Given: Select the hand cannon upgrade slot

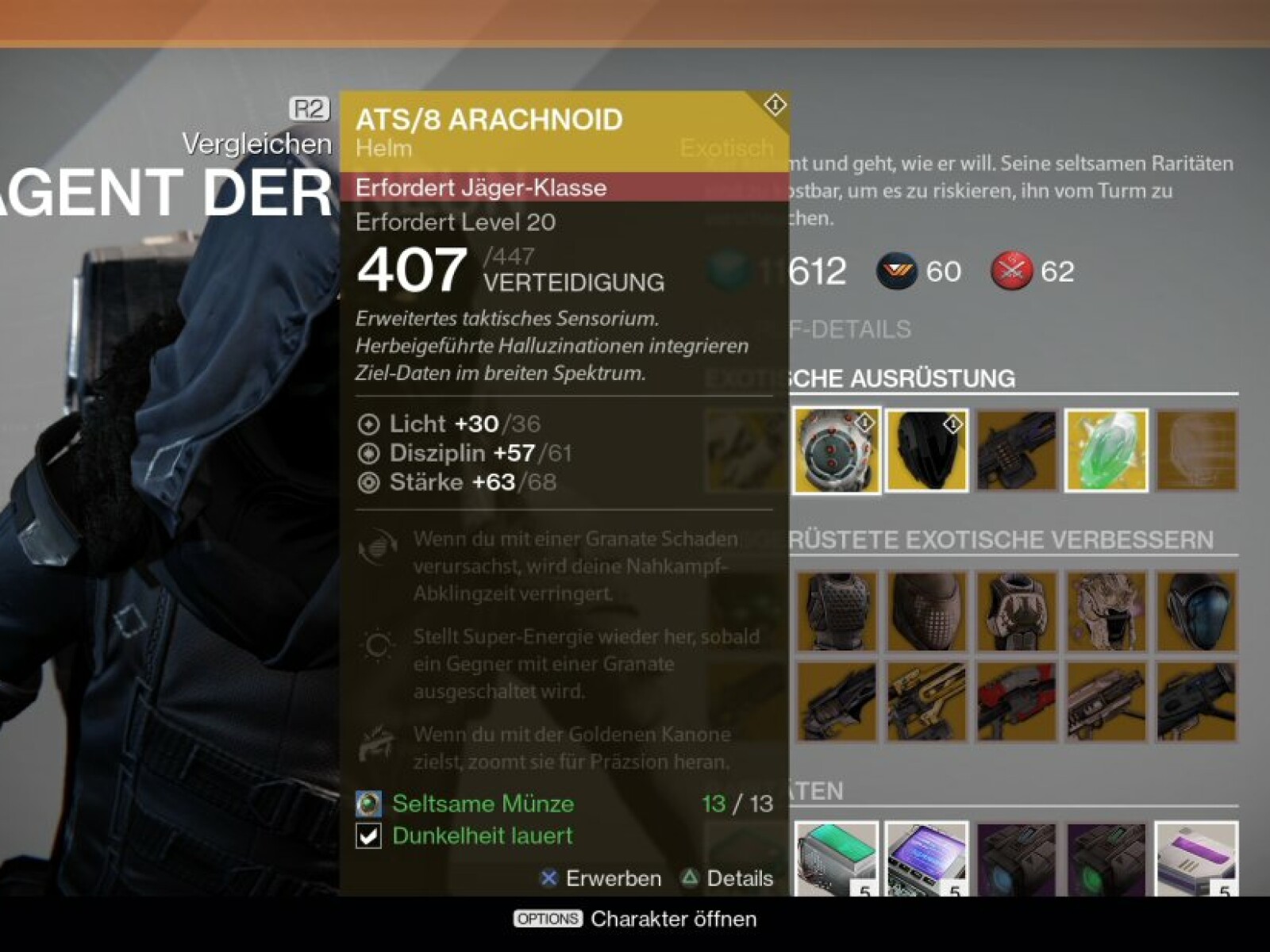Looking at the screenshot, I should [836, 702].
